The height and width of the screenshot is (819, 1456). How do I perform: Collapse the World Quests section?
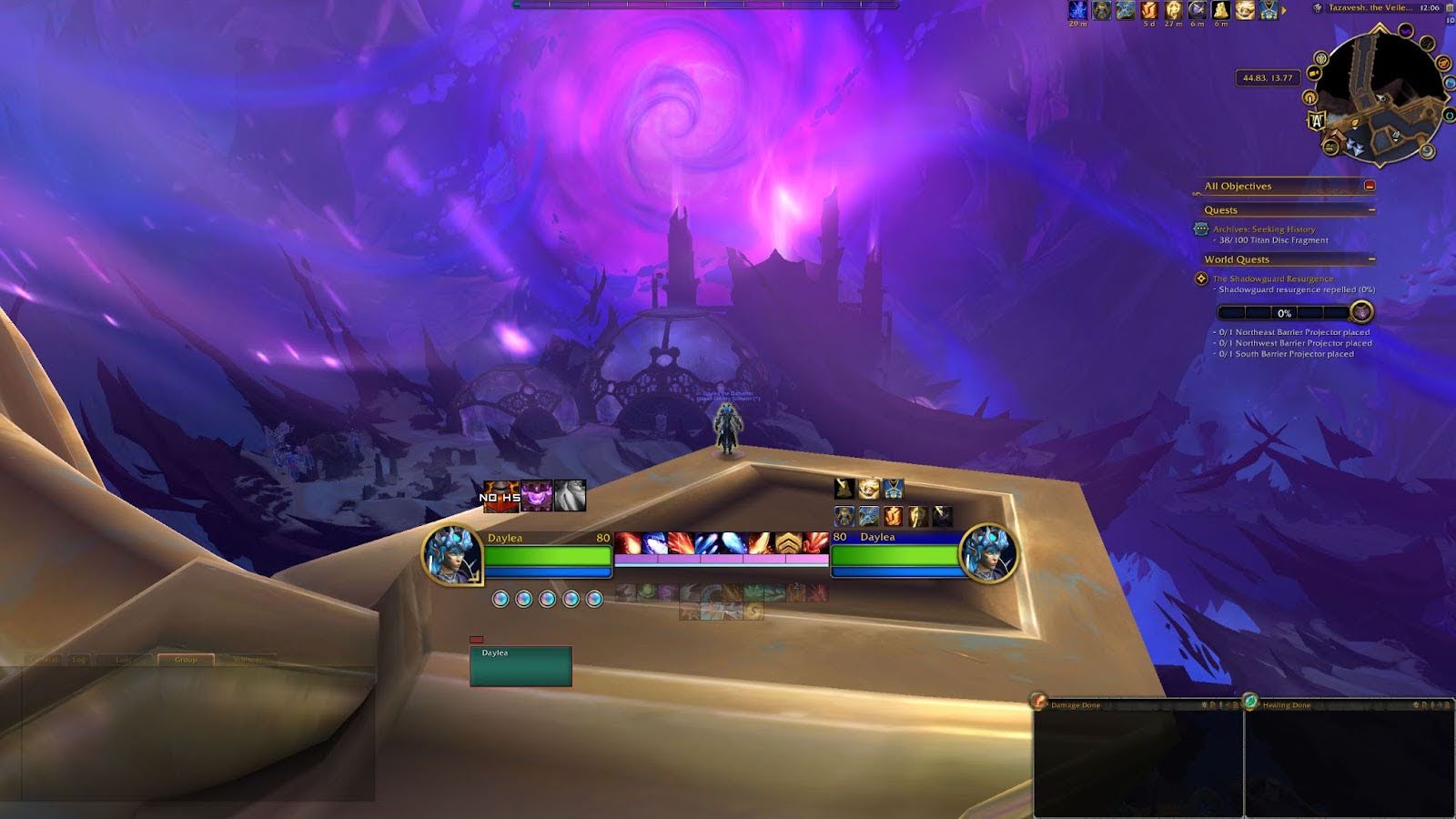1371,259
